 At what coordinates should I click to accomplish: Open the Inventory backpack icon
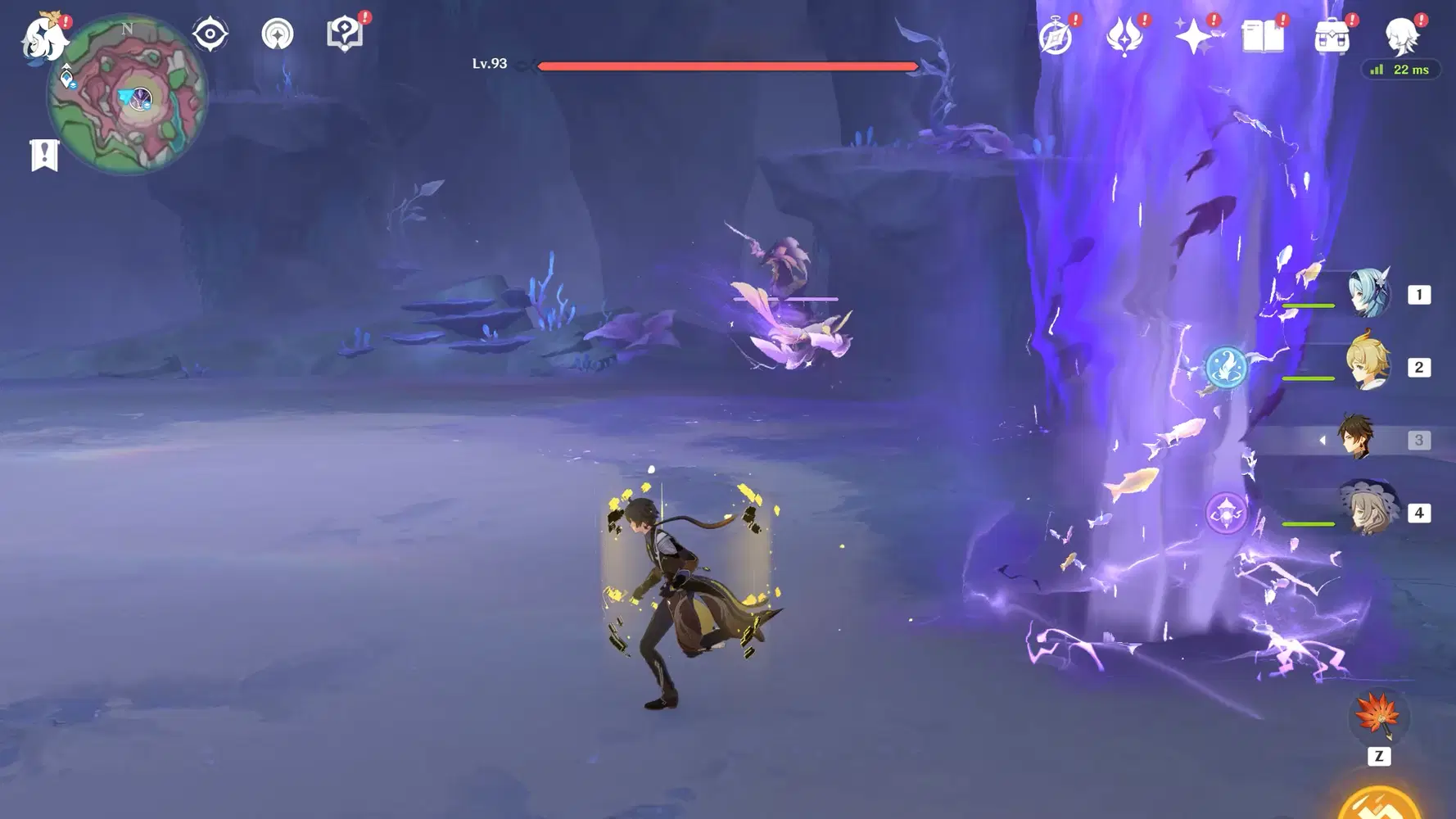click(x=1333, y=35)
